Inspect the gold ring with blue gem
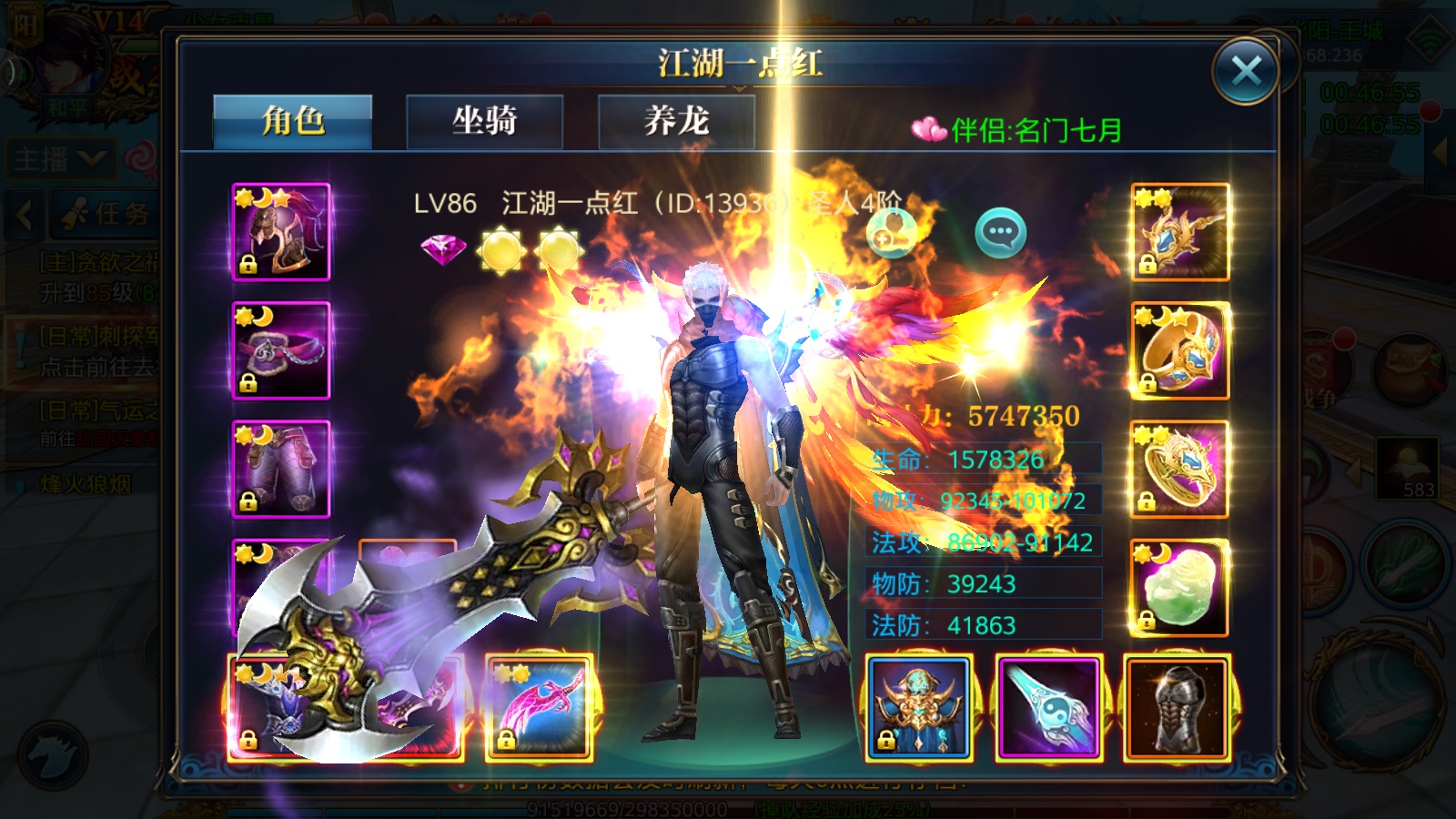 pos(1180,350)
